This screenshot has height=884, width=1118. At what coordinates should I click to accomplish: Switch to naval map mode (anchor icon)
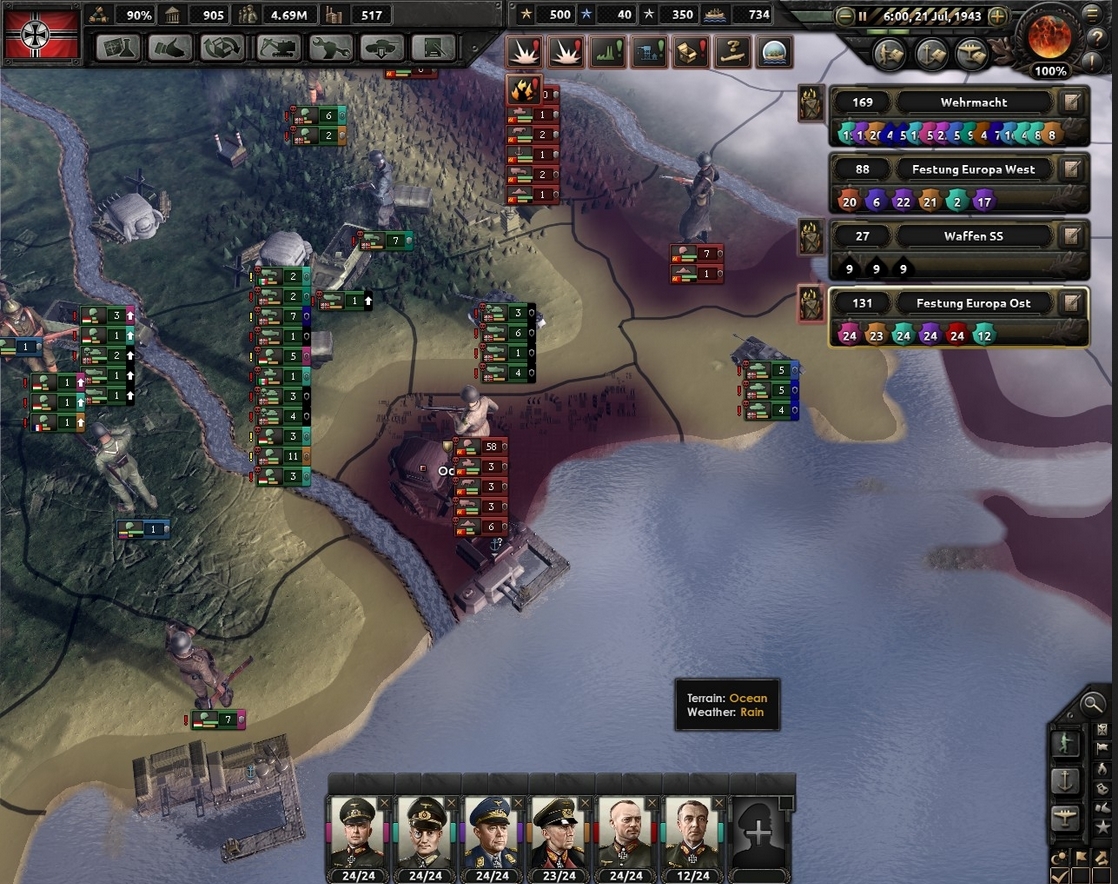click(1066, 781)
